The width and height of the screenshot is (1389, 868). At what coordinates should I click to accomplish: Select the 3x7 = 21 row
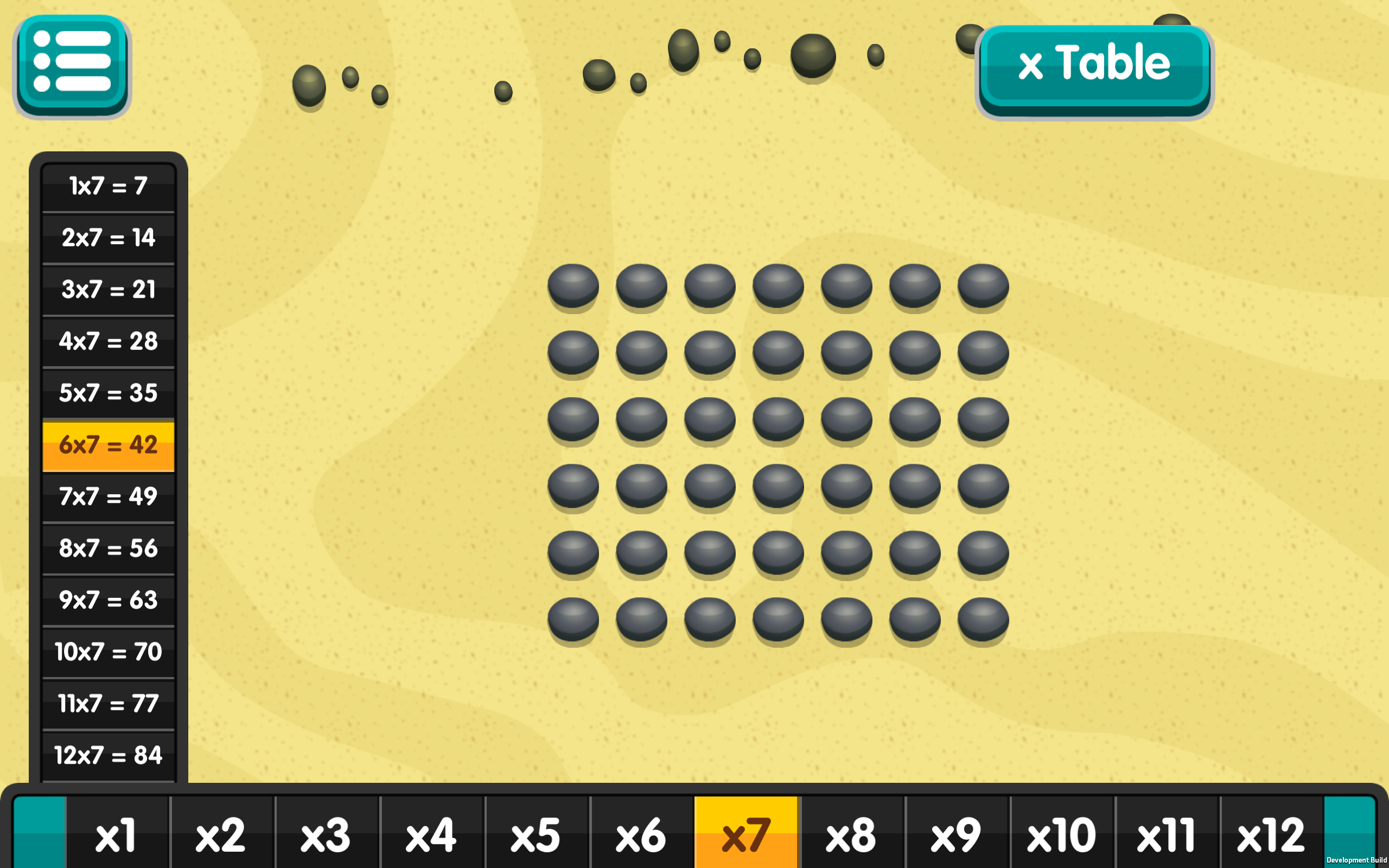coord(108,290)
